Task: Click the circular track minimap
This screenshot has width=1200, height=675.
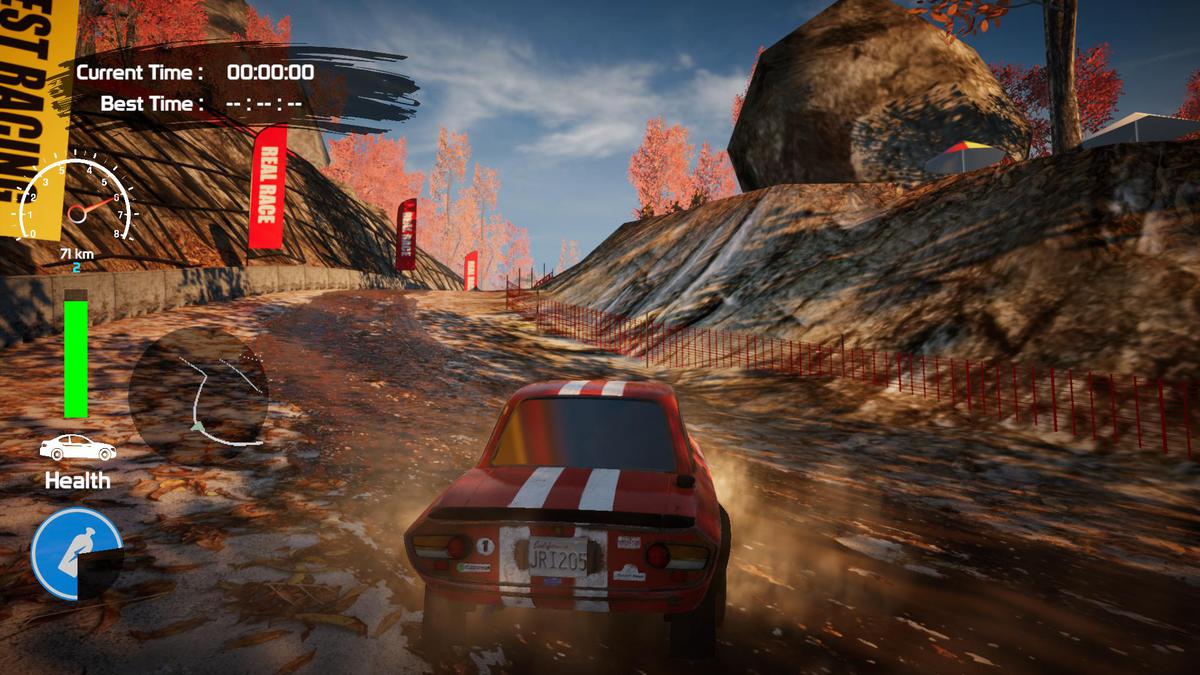Action: [x=199, y=390]
